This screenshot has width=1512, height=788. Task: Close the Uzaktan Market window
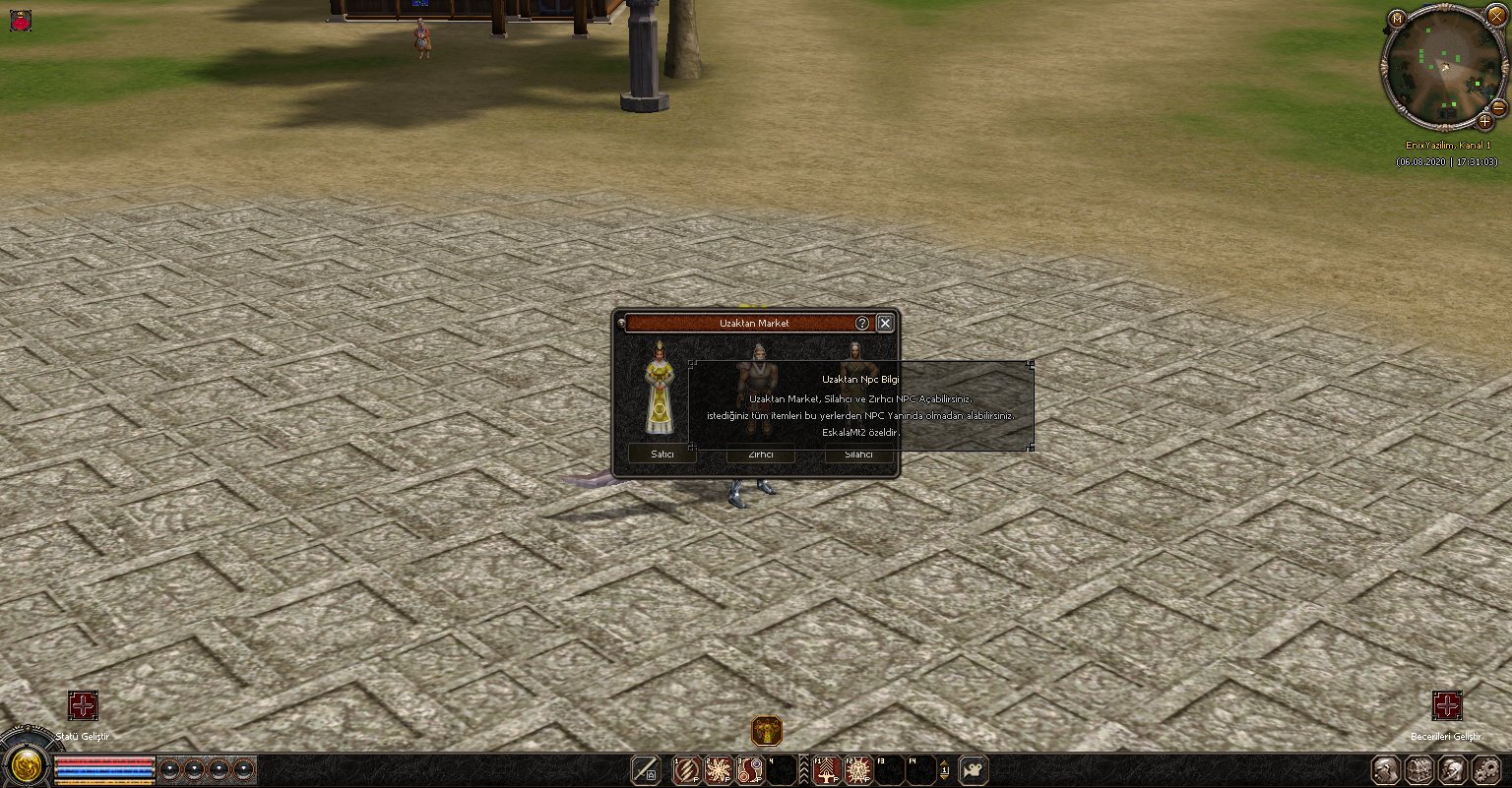(885, 323)
